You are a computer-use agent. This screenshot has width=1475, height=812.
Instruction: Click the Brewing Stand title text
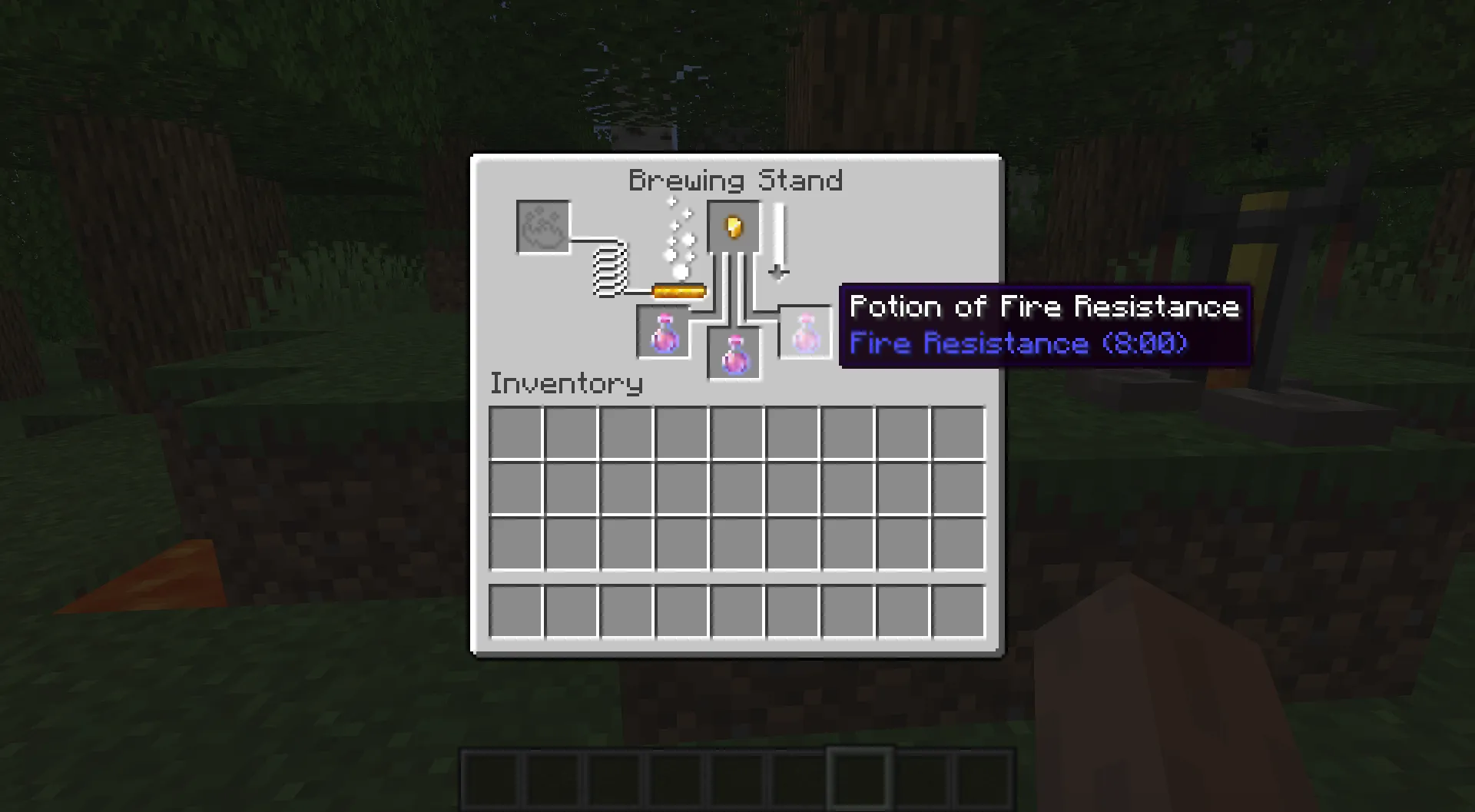[x=735, y=180]
